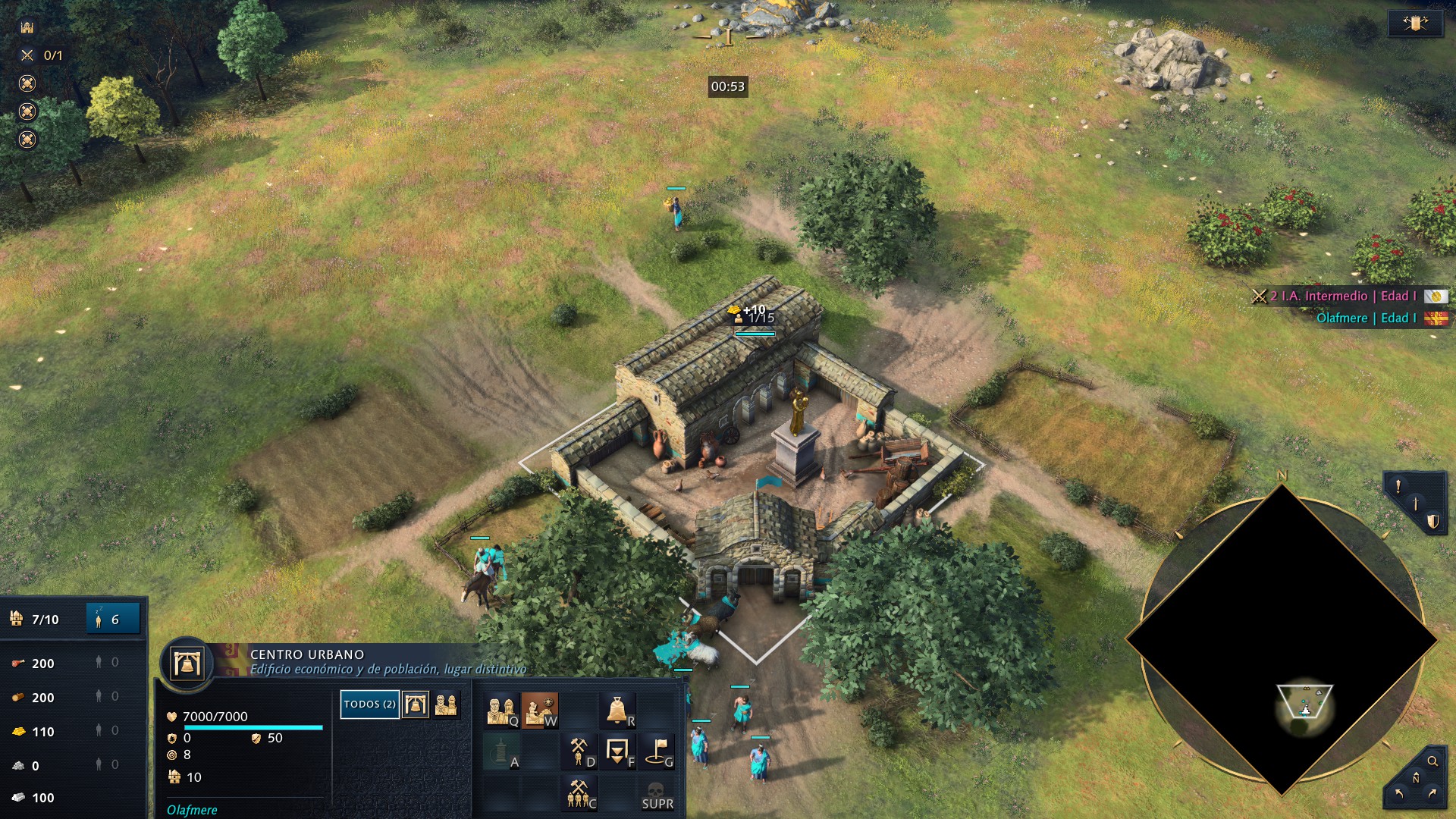Ring the town bell with R
This screenshot has height=819, width=1456.
point(618,711)
